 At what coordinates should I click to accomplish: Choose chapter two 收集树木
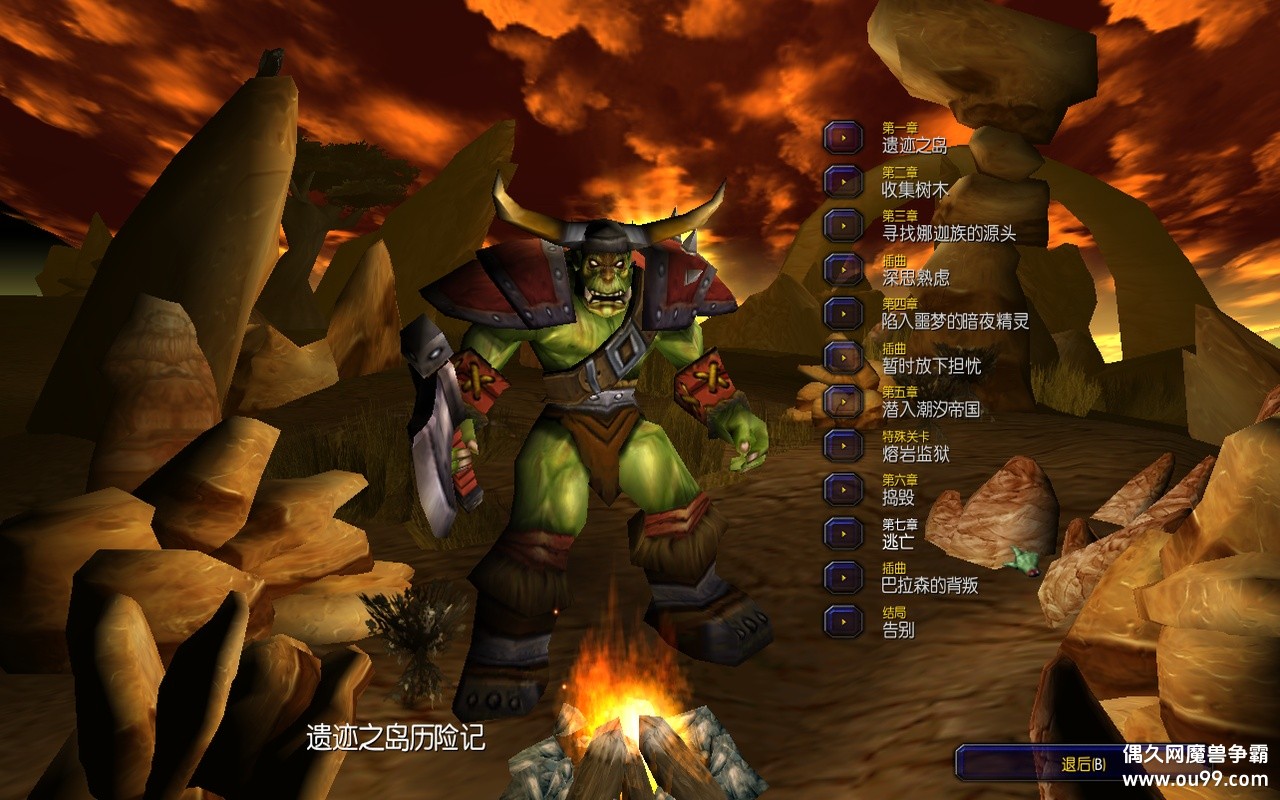843,181
